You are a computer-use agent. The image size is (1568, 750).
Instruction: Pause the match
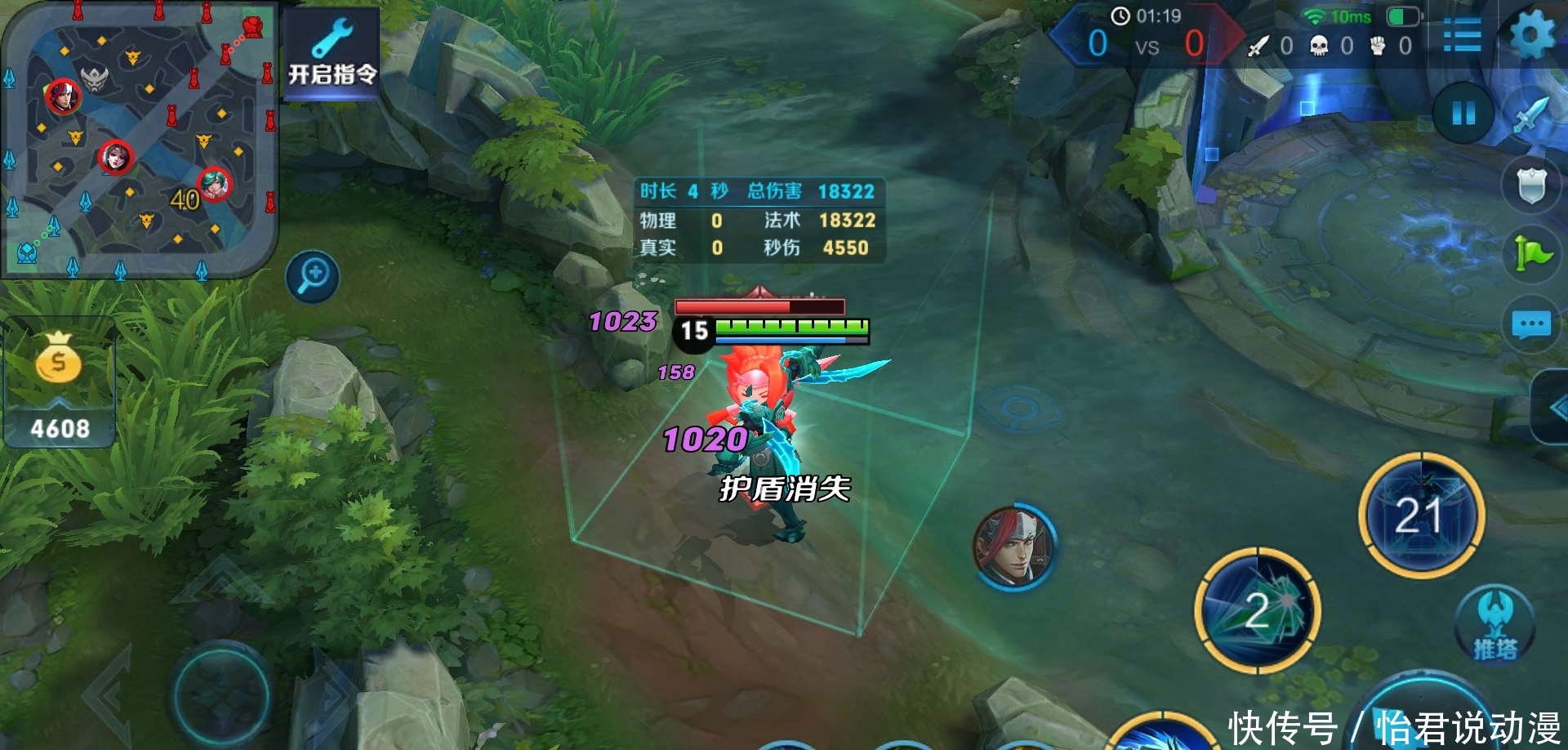tap(1463, 114)
